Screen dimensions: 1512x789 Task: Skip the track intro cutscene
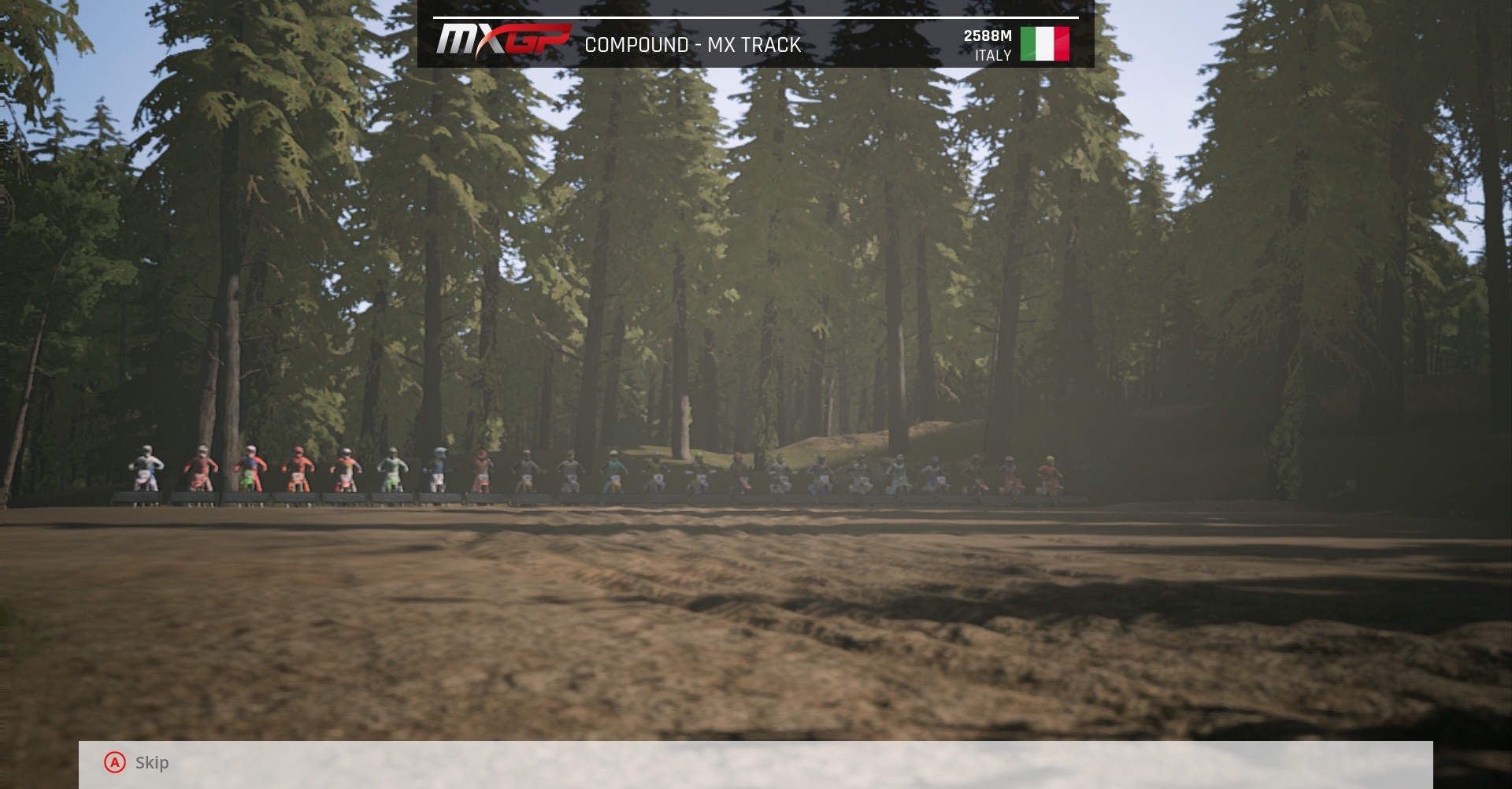(137, 762)
